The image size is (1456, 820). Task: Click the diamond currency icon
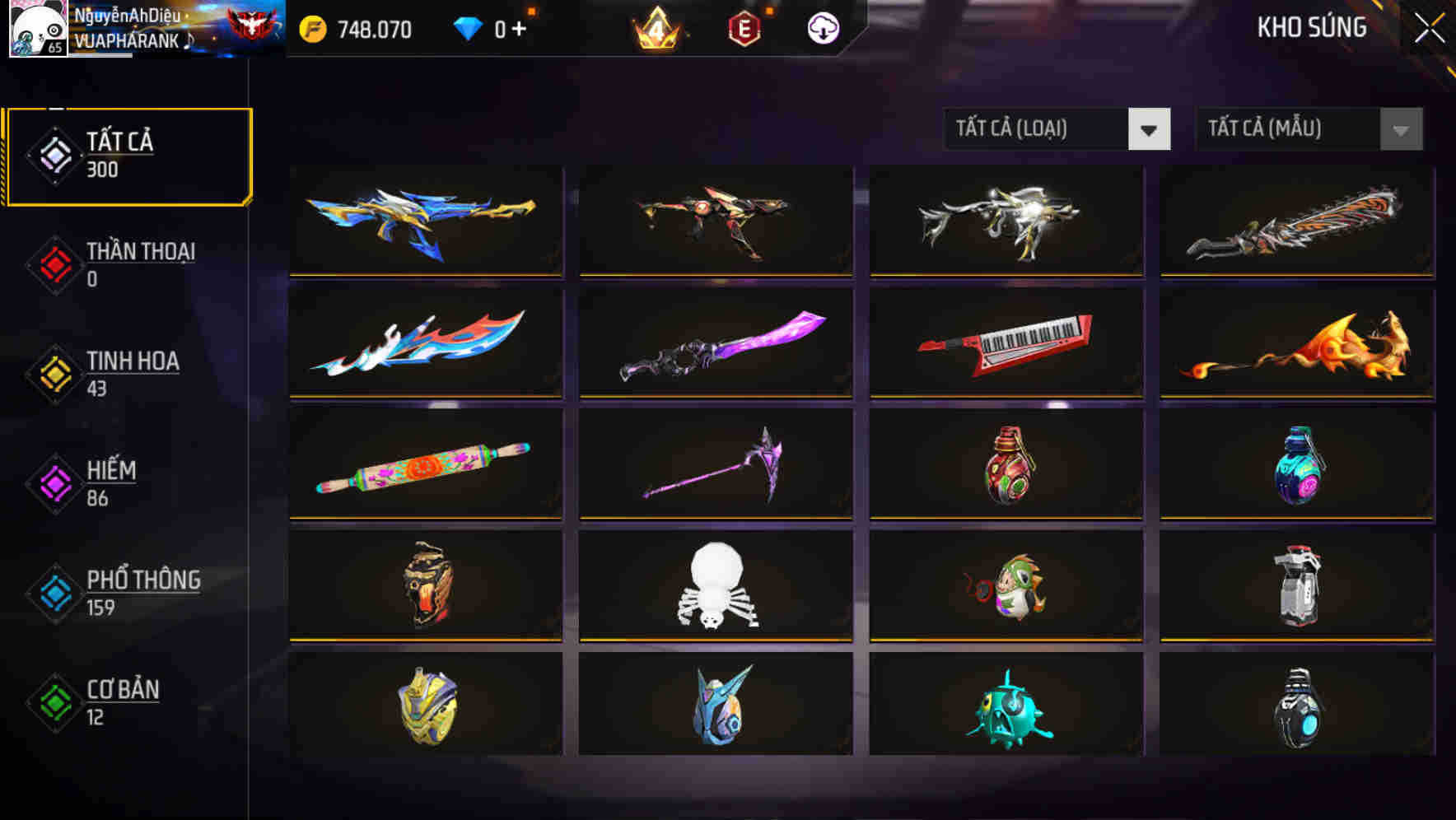tap(467, 27)
